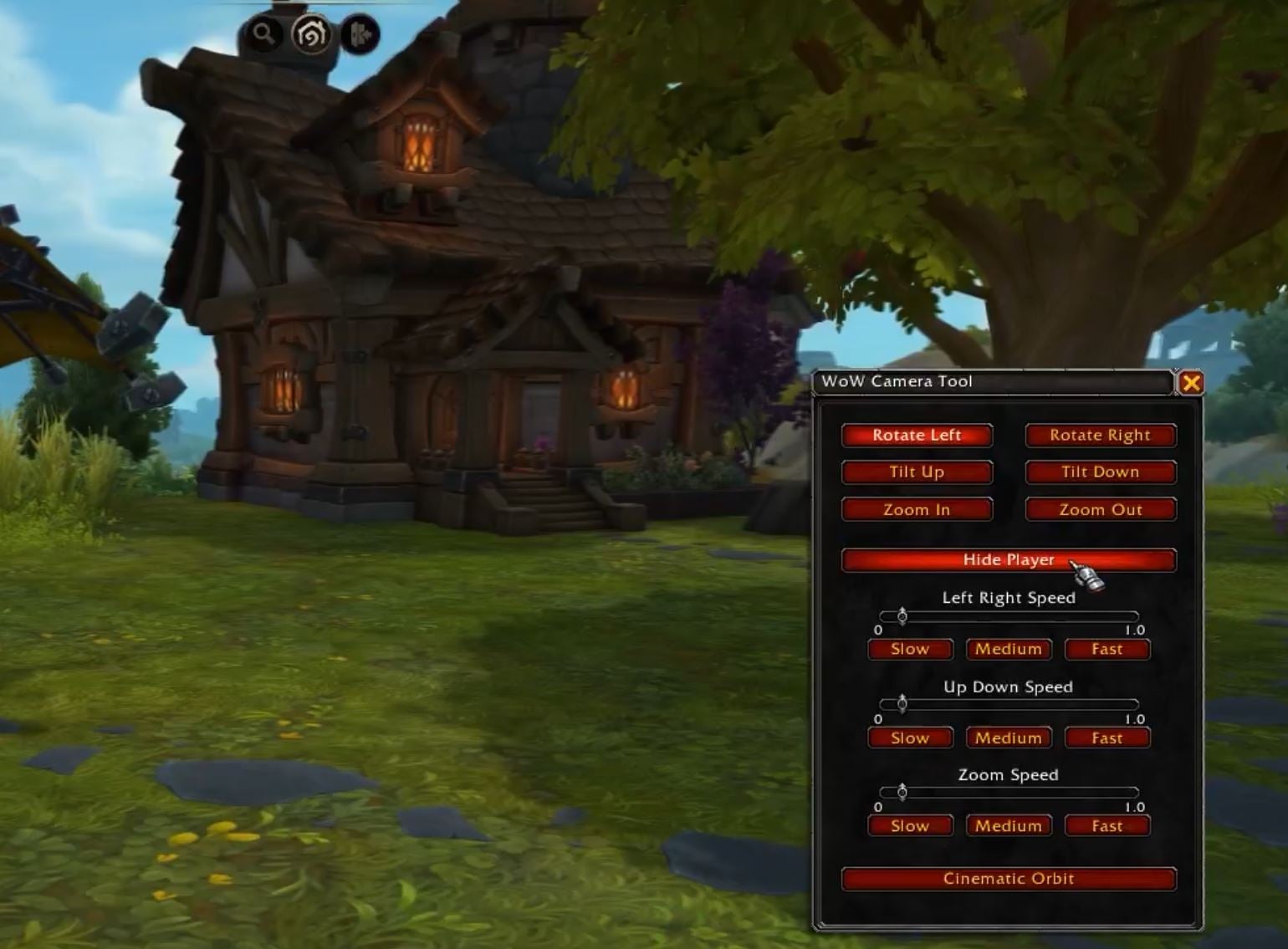Set Left Right Speed to Medium

point(1008,649)
